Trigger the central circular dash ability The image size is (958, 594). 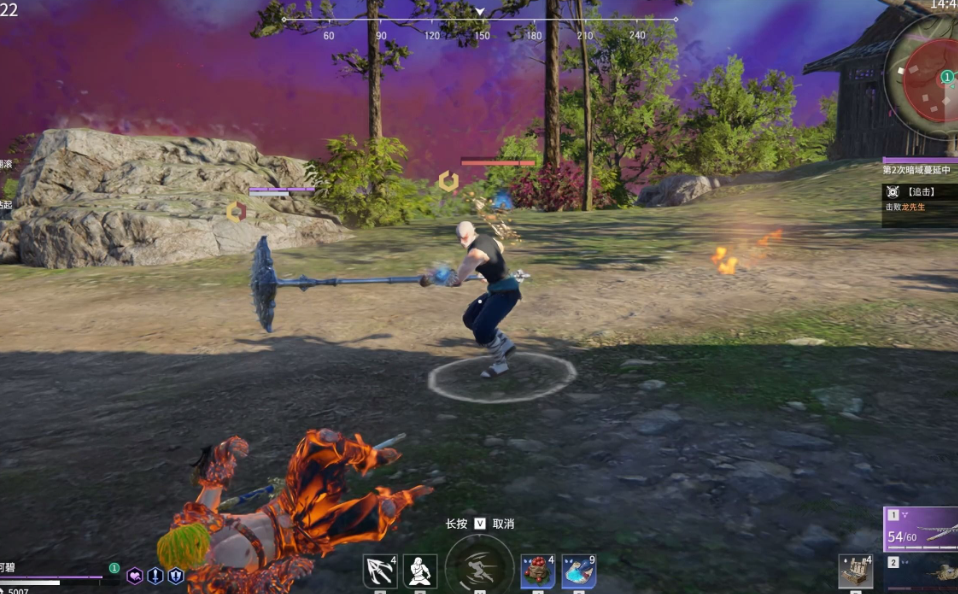pos(479,566)
